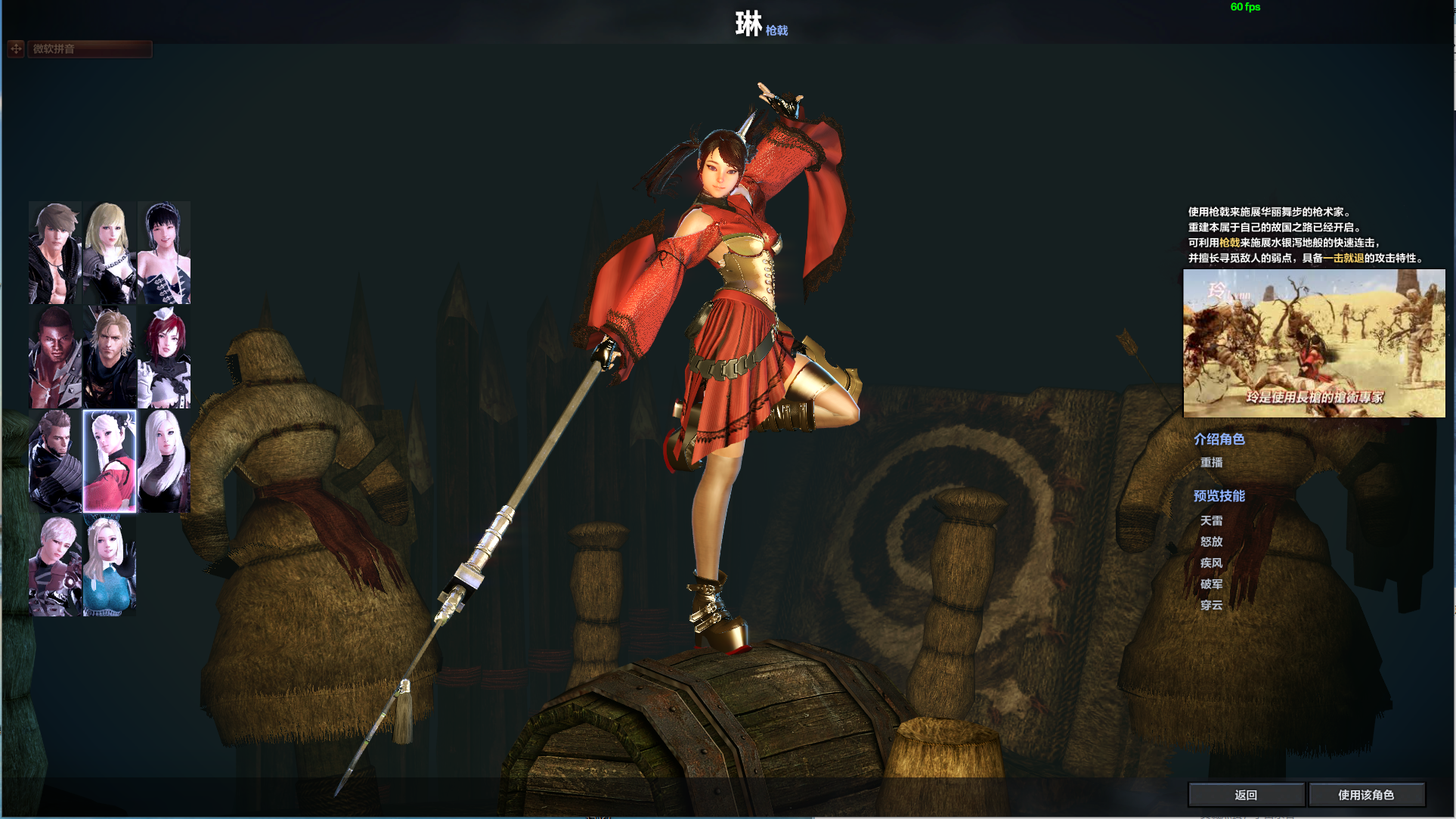Show the 疾风 skill preview
Image resolution: width=1456 pixels, height=819 pixels.
click(x=1211, y=563)
